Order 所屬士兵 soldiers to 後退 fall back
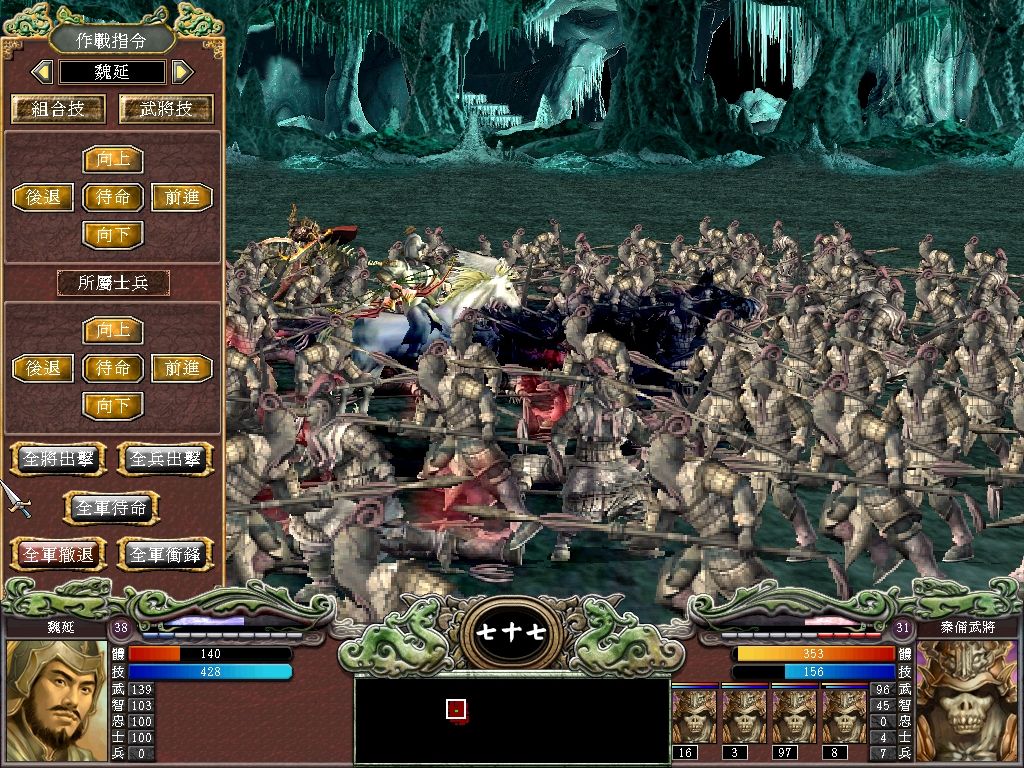This screenshot has height=768, width=1024. 43,368
